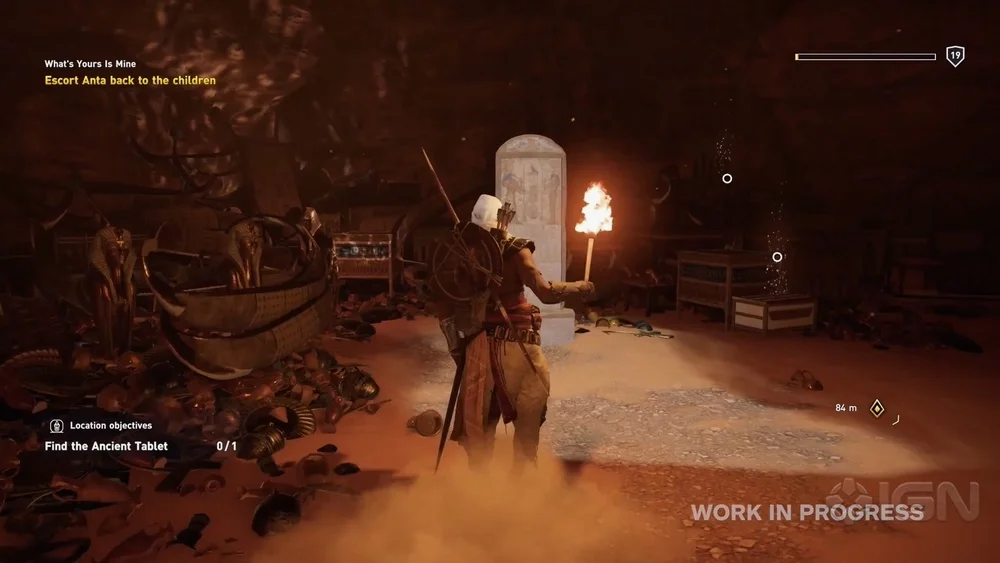The height and width of the screenshot is (563, 1000).
Task: Click the level 19 shield badge
Action: click(955, 56)
